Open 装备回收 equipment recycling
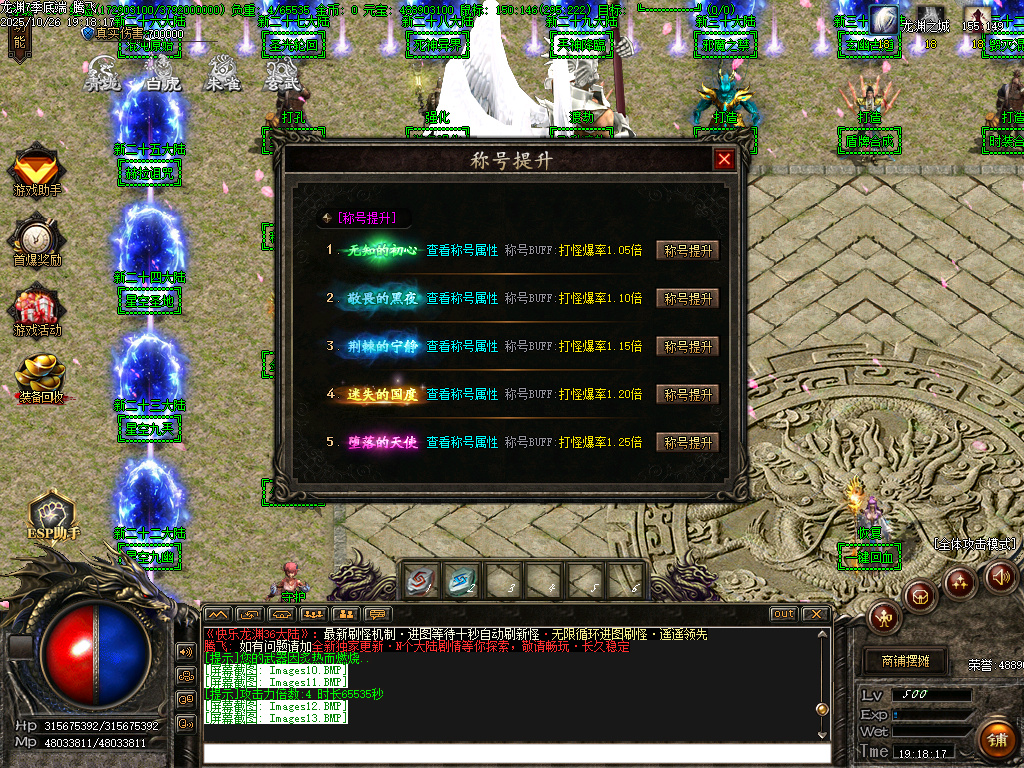This screenshot has height=768, width=1024. [x=40, y=380]
